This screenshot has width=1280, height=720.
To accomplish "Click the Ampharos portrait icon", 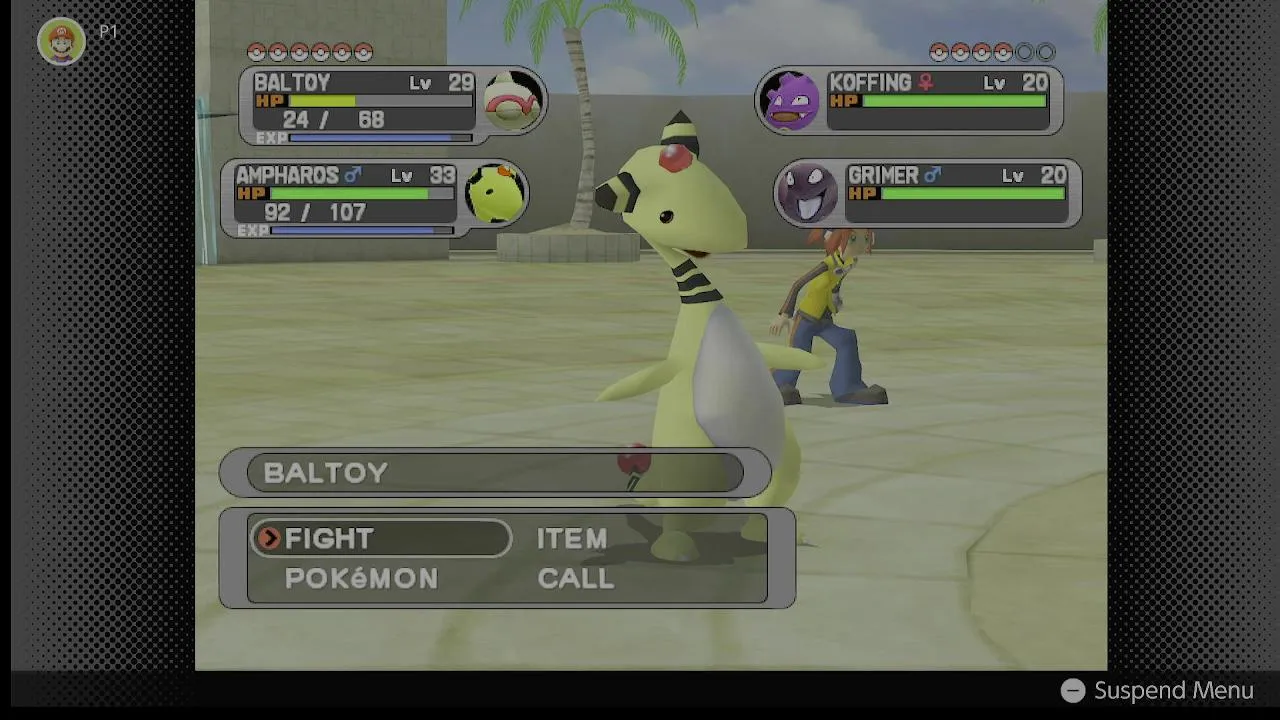I will point(495,193).
